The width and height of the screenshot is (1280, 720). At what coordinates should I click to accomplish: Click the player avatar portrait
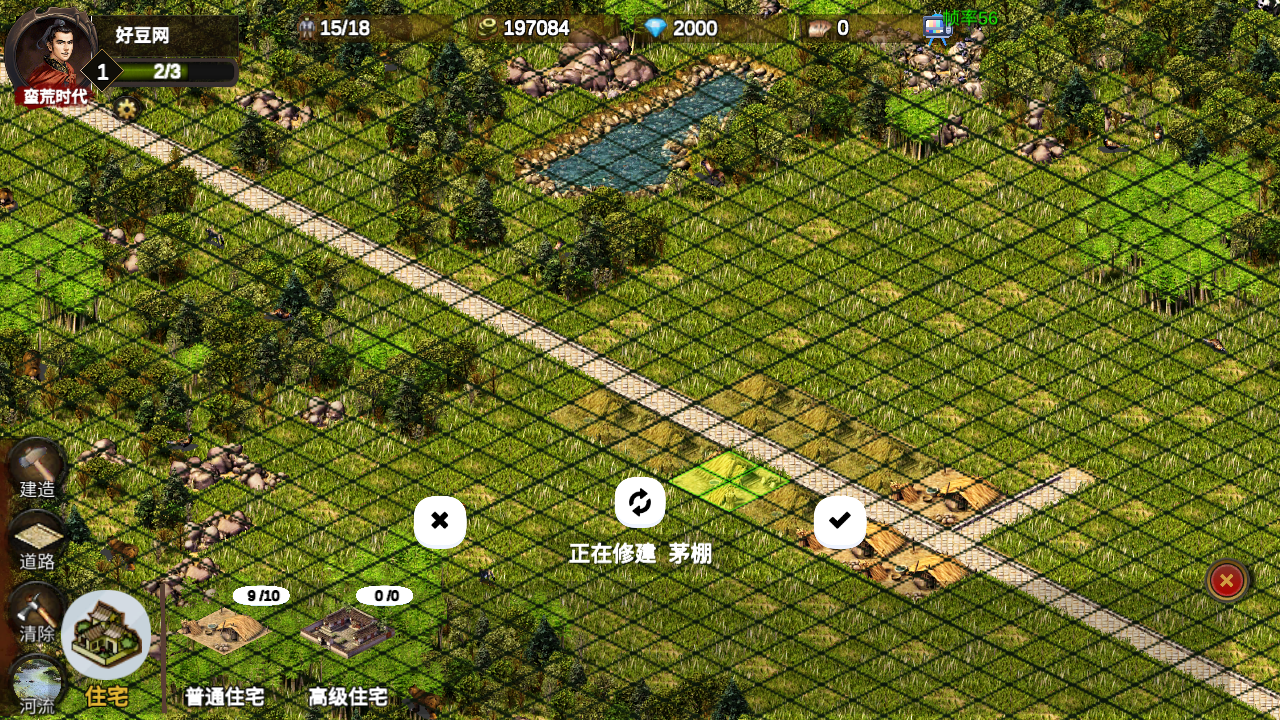point(55,55)
